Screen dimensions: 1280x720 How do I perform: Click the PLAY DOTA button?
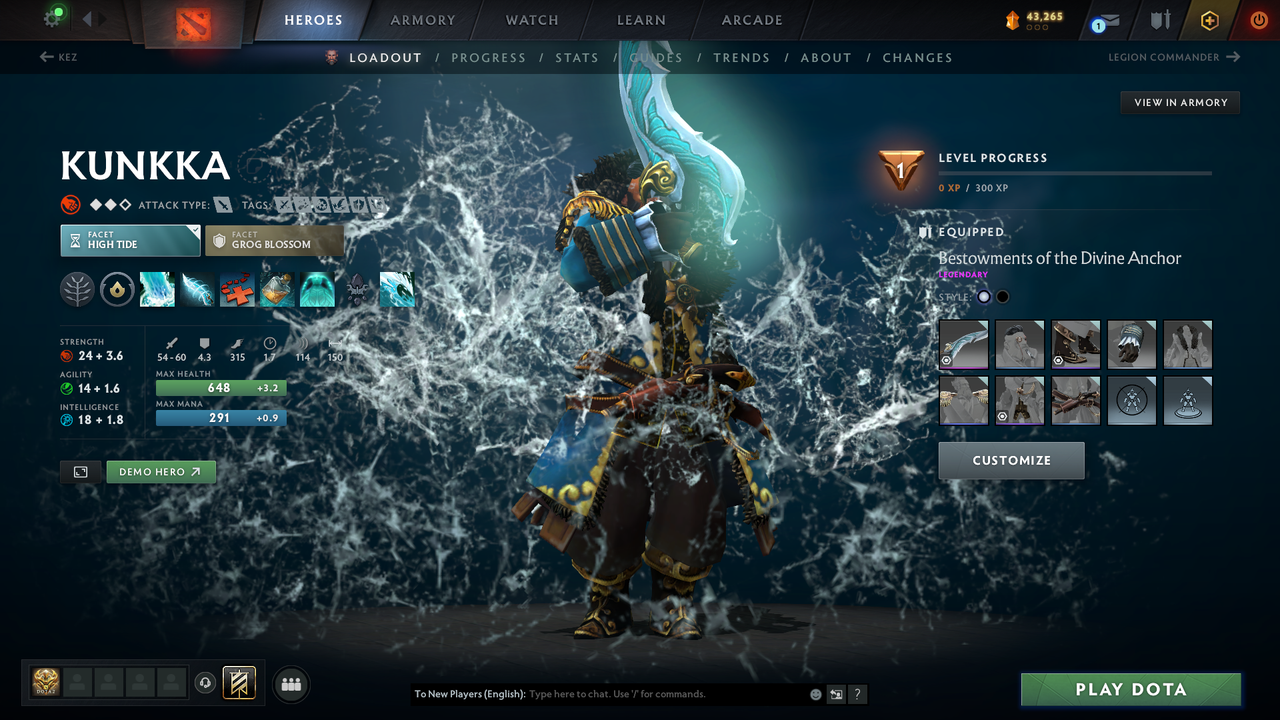(x=1131, y=689)
